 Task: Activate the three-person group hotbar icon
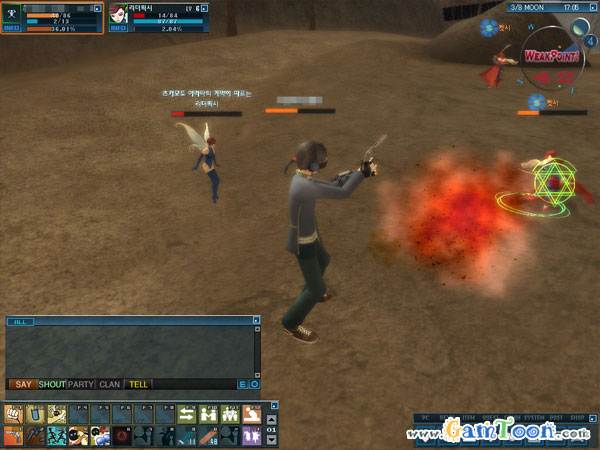pos(230,413)
